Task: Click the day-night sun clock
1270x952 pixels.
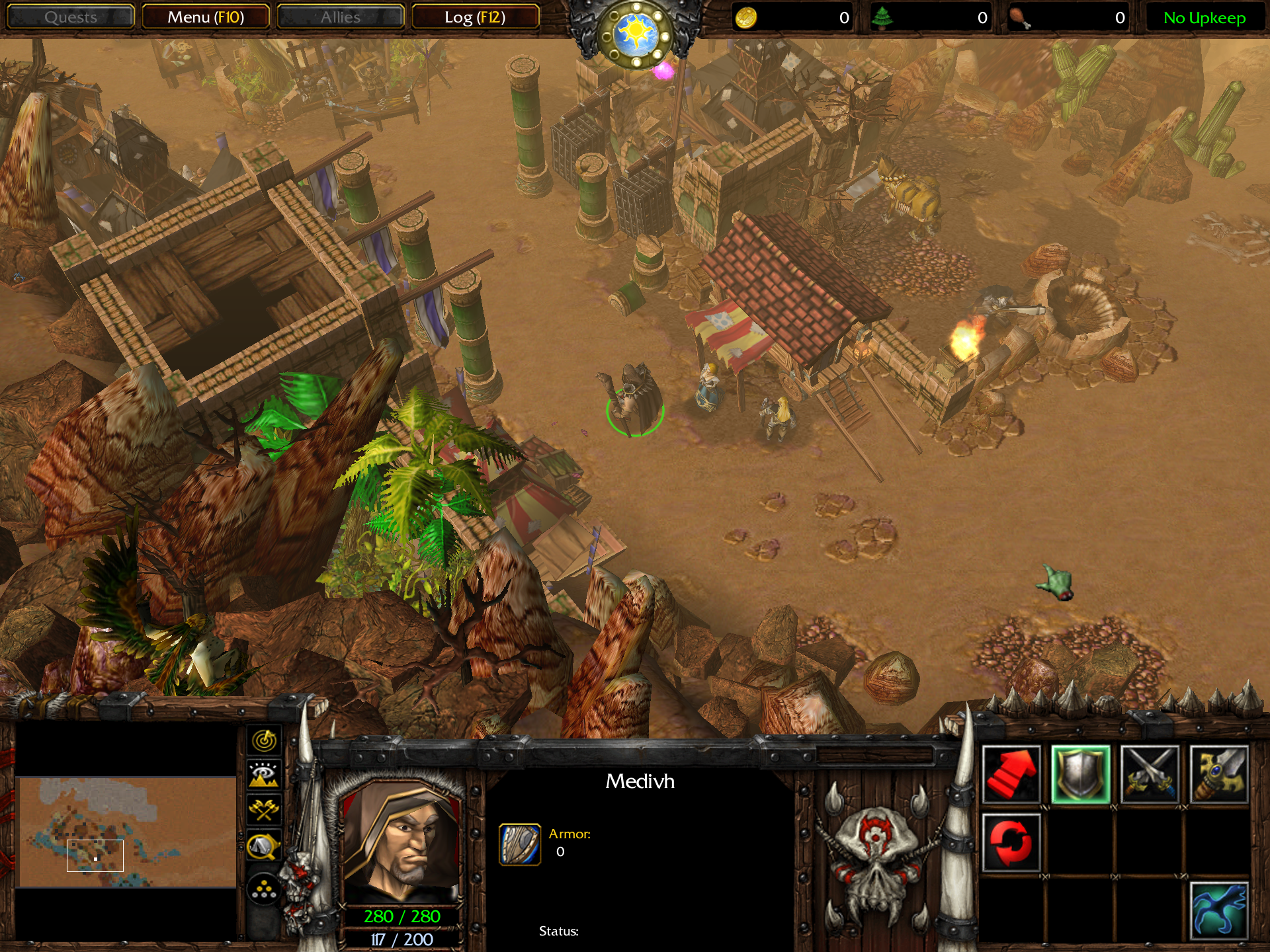Action: [636, 33]
